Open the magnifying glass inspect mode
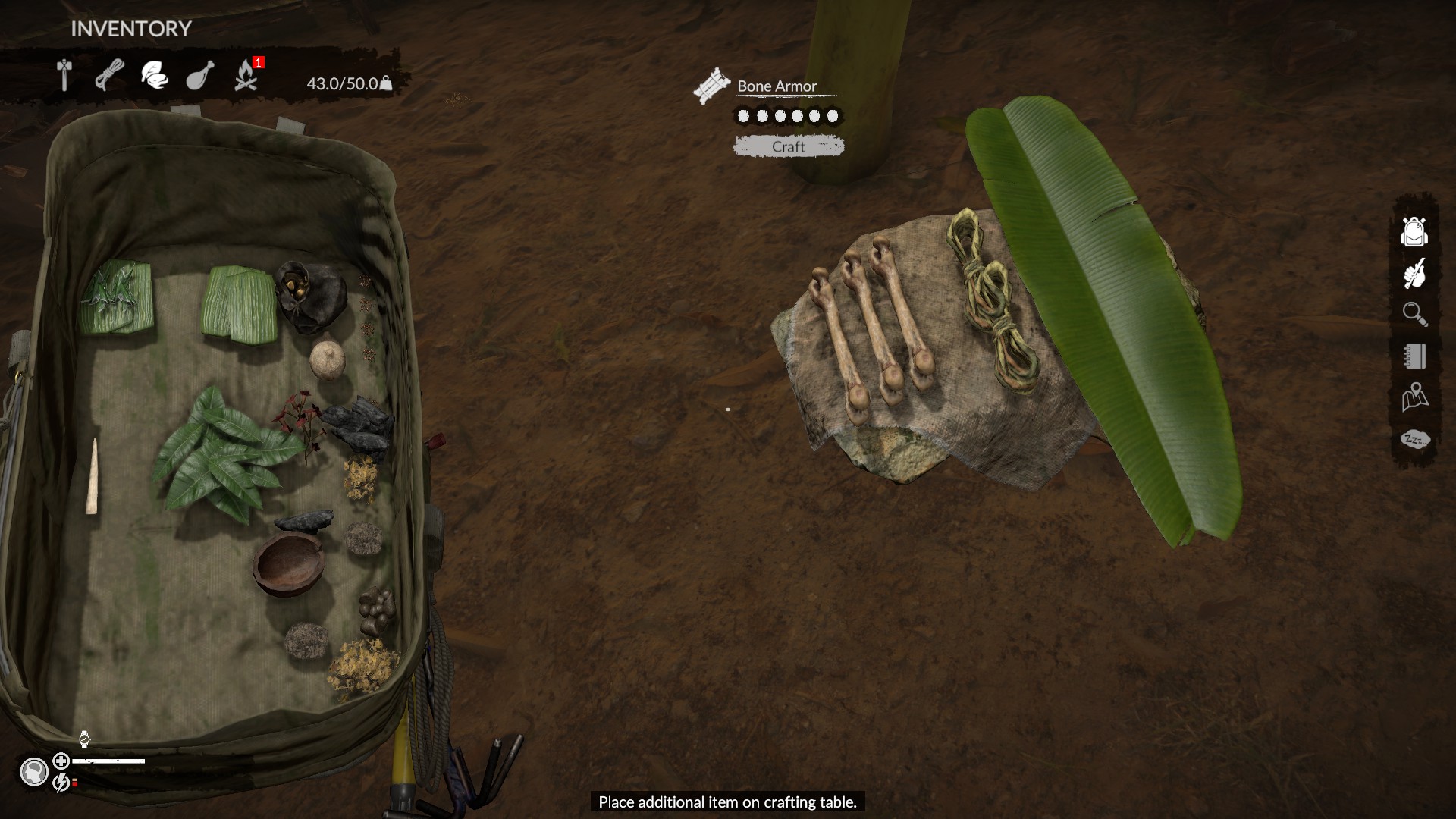1456x819 pixels. (x=1414, y=314)
